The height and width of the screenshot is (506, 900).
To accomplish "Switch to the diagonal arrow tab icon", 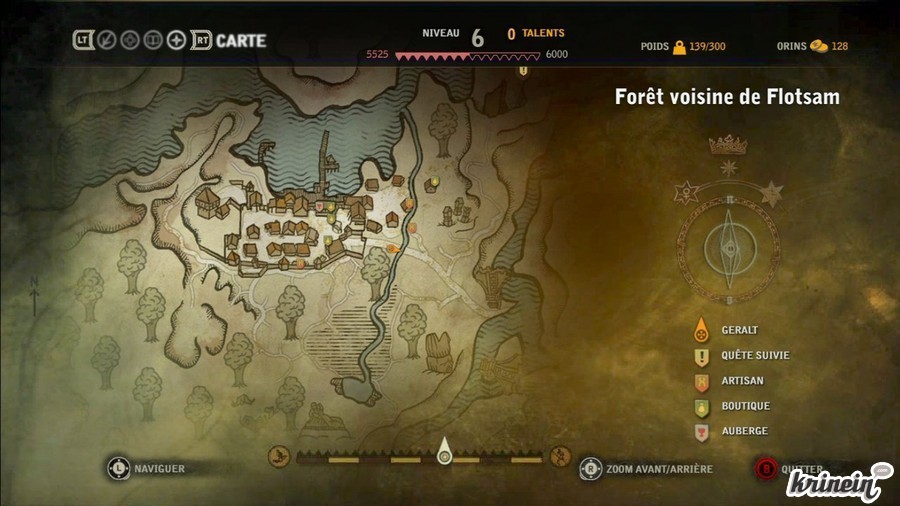I will tap(107, 41).
